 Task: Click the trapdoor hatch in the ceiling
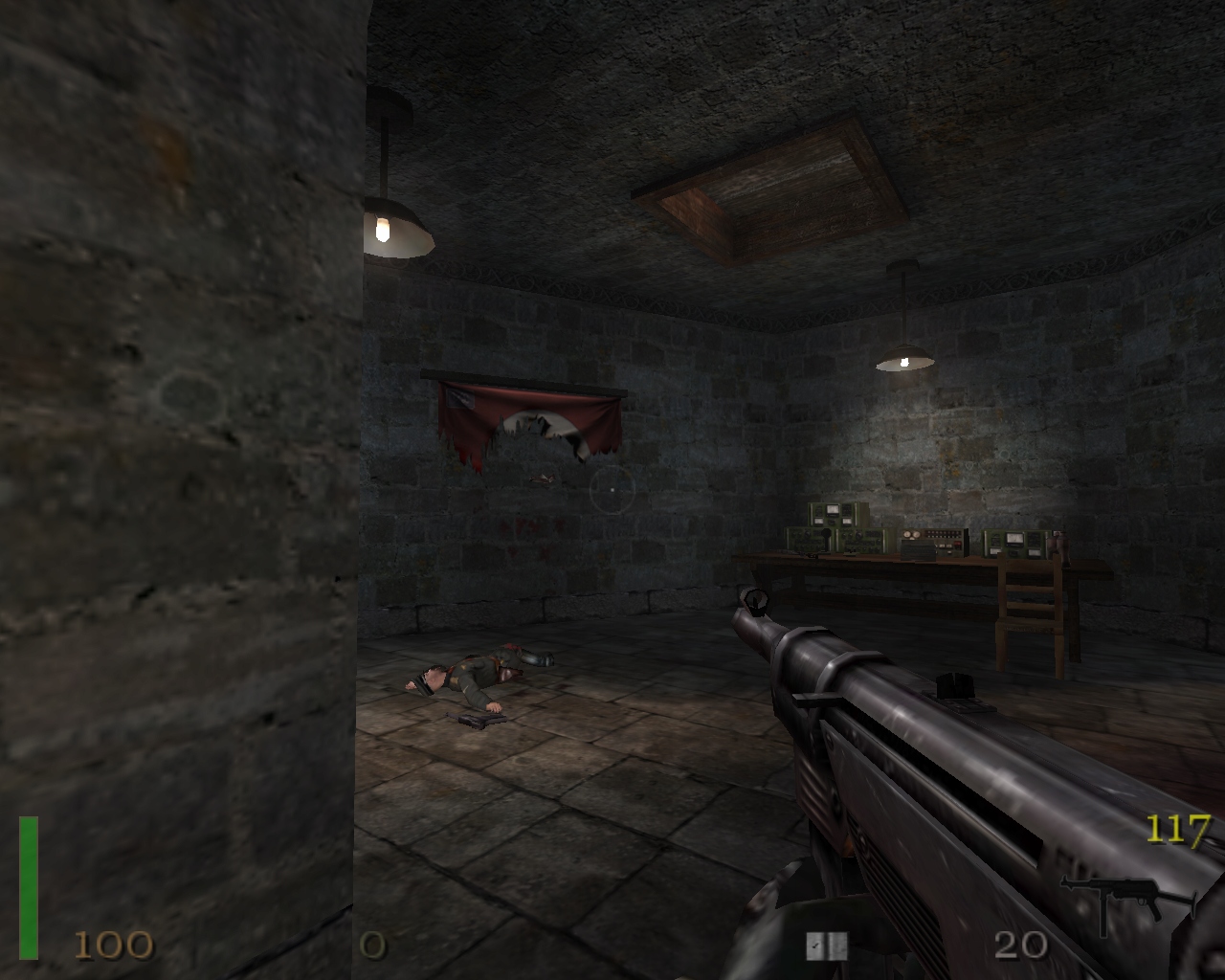coord(775,182)
